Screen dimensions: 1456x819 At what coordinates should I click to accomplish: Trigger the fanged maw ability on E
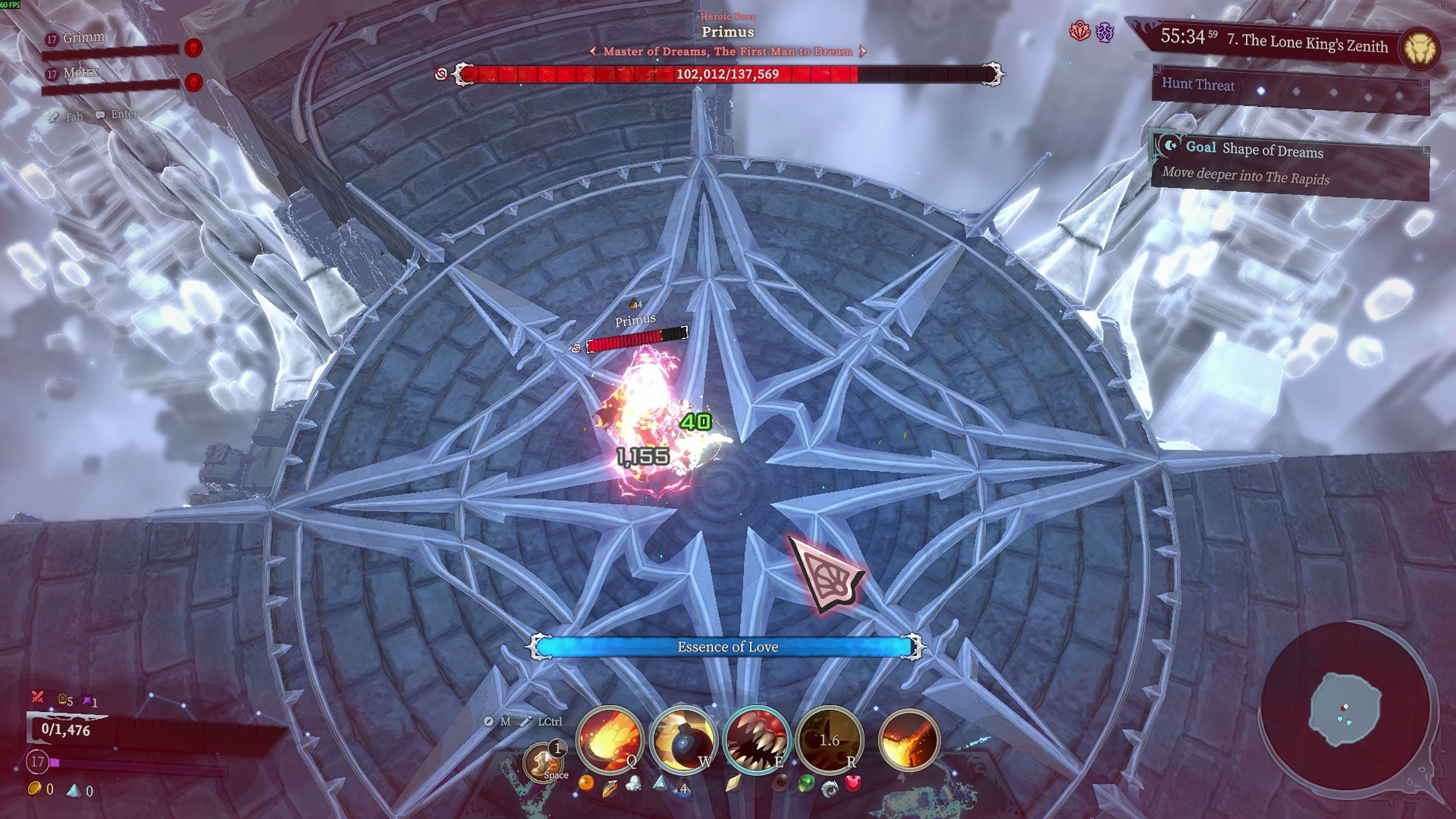click(x=756, y=739)
